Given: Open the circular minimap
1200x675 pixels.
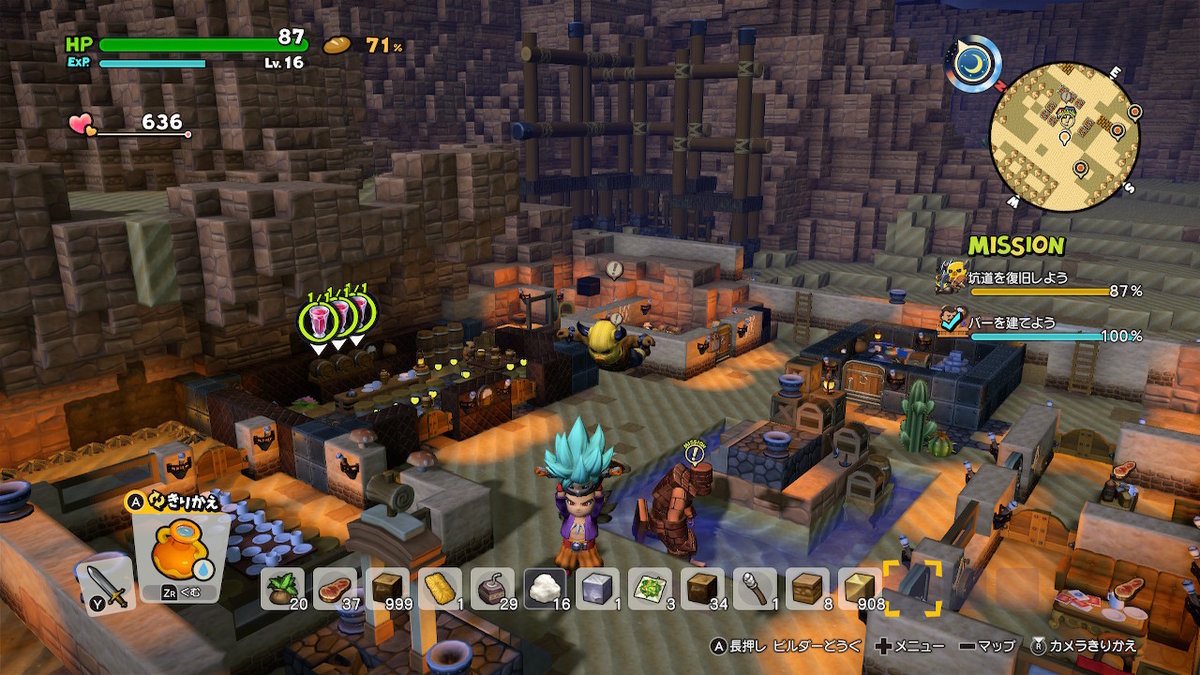Looking at the screenshot, I should click(1065, 130).
